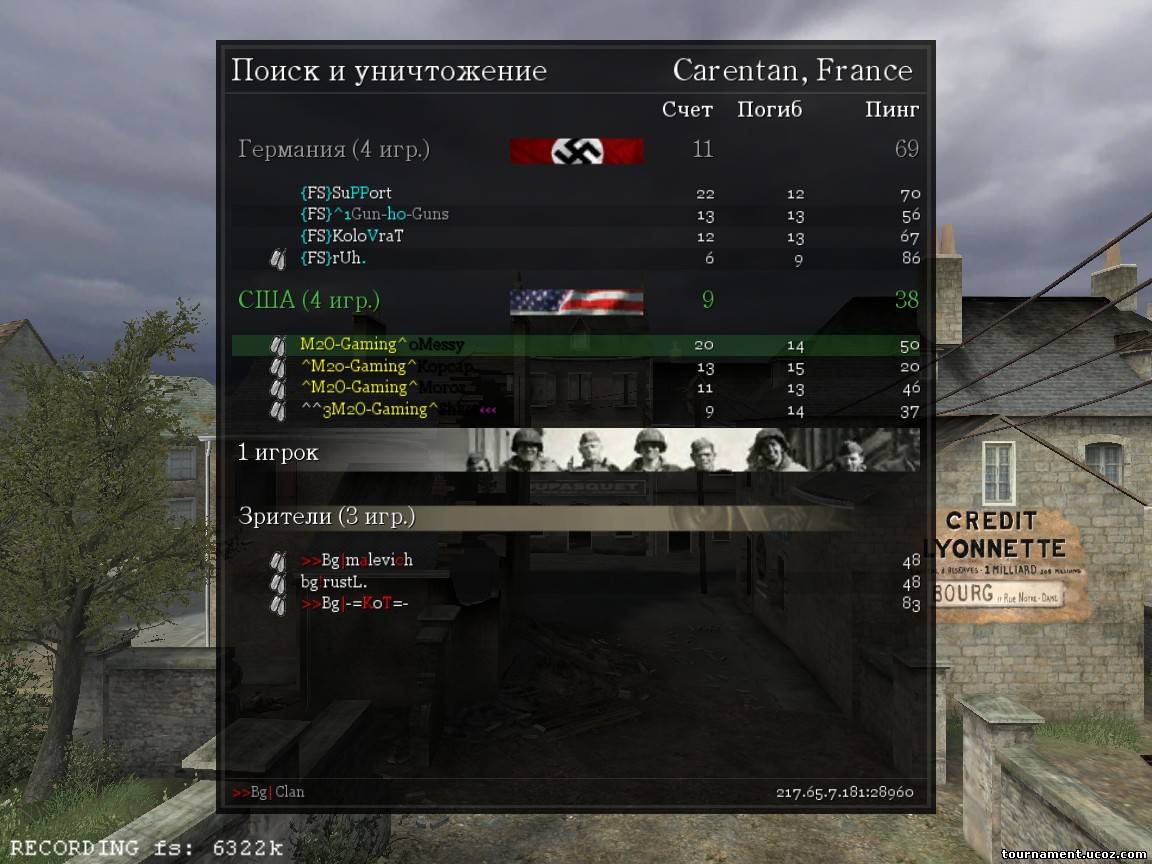Select the США team header

pos(309,300)
